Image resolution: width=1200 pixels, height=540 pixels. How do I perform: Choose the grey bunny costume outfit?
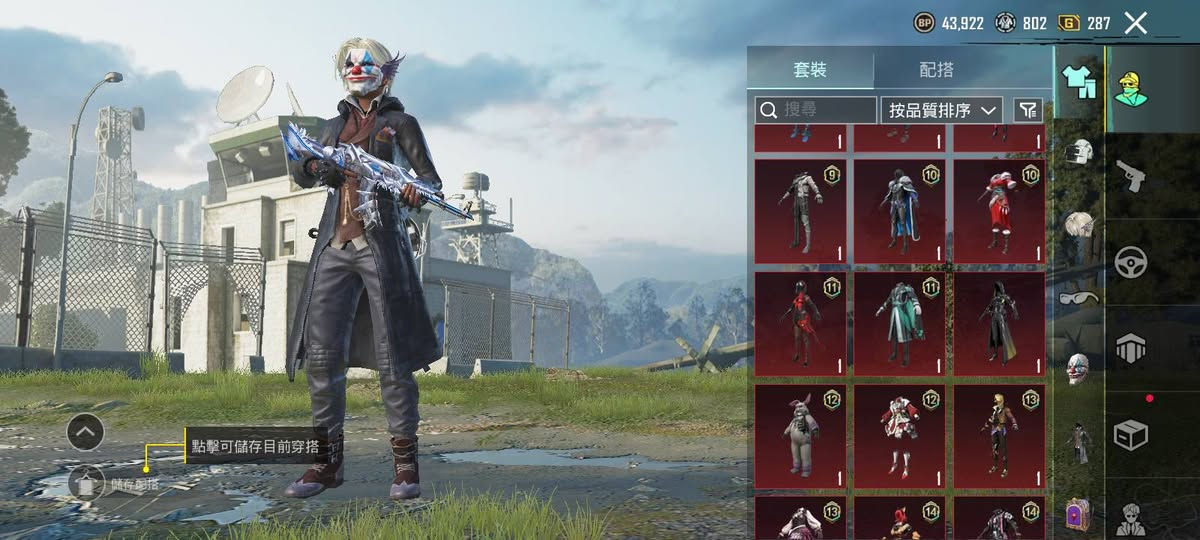800,436
